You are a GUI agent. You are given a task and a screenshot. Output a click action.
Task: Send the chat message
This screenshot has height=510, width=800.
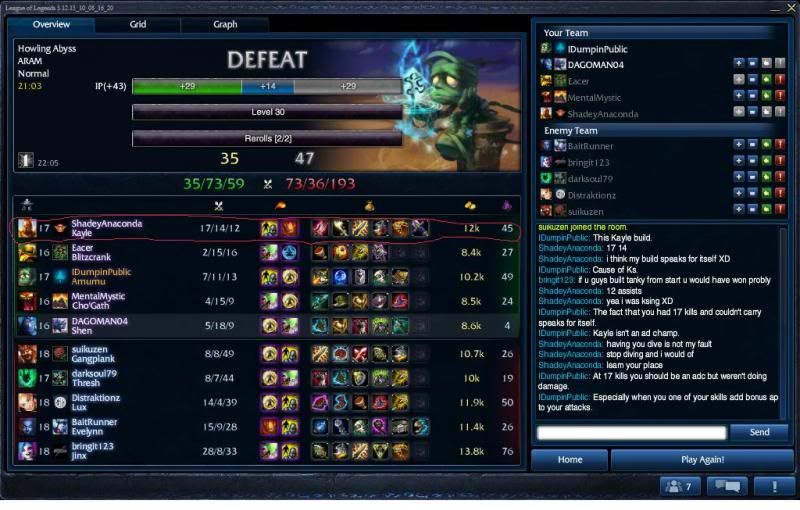pyautogui.click(x=759, y=432)
